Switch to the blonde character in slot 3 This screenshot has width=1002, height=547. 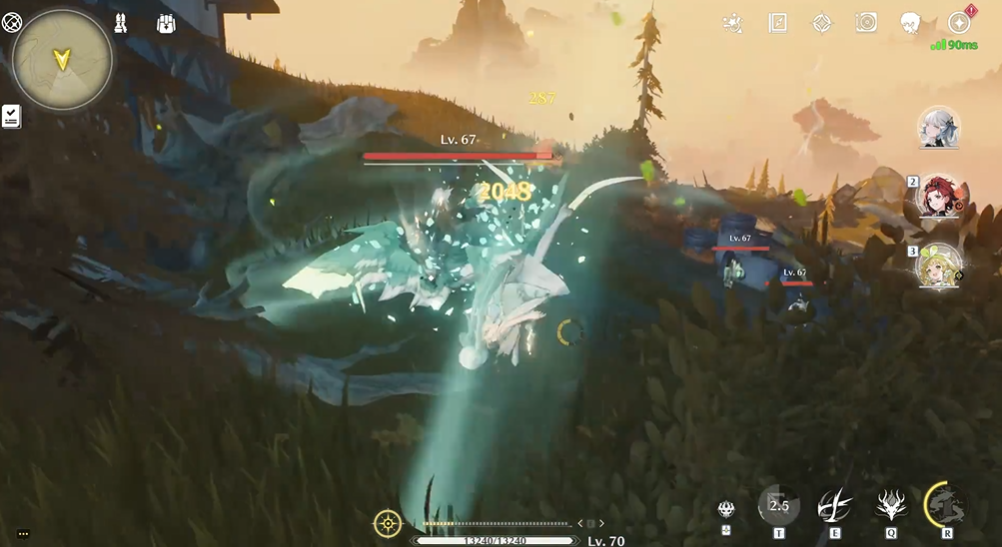(x=940, y=267)
